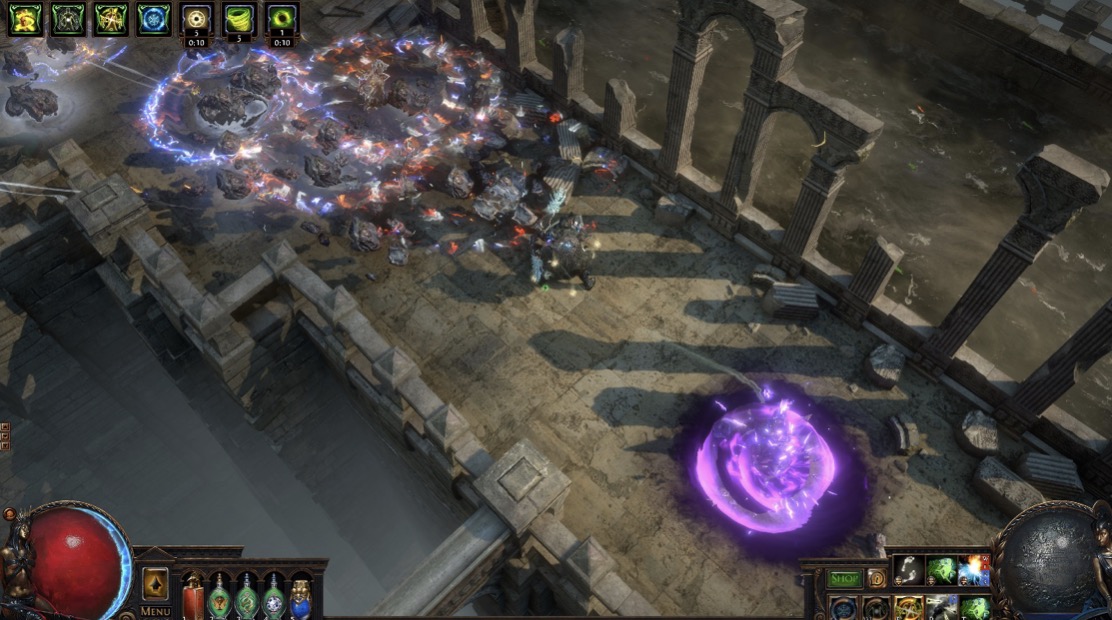The height and width of the screenshot is (620, 1112).
Task: Click the blue circular rune aura icon
Action: (154, 18)
